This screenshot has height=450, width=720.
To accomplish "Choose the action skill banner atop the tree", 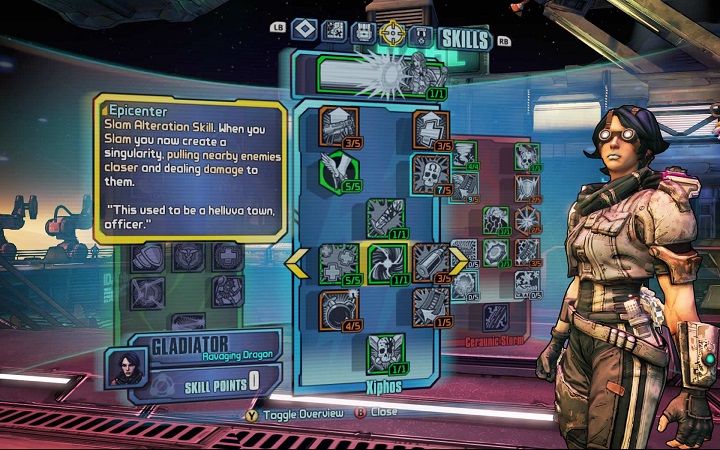I will 382,72.
